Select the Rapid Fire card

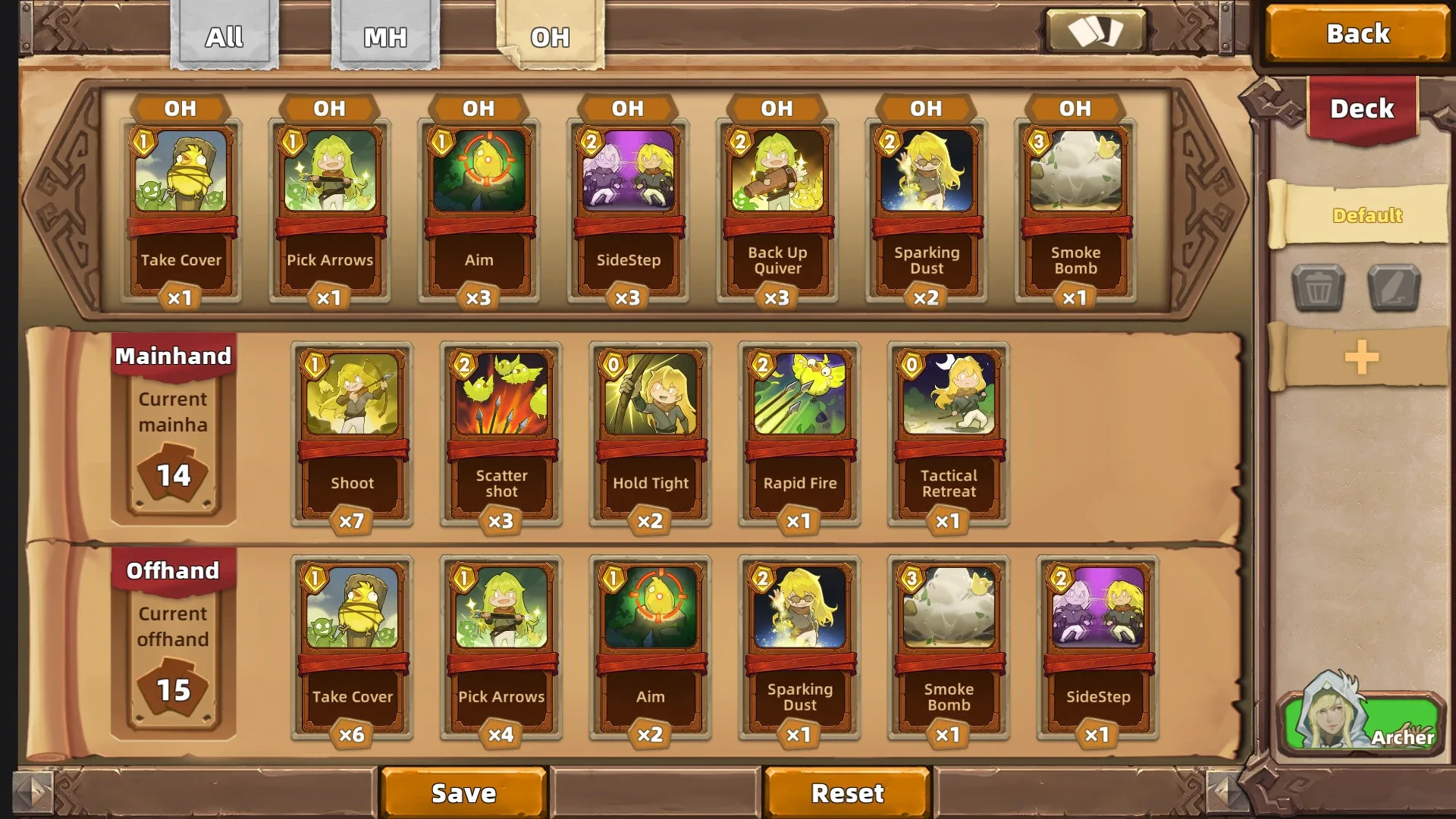(799, 428)
